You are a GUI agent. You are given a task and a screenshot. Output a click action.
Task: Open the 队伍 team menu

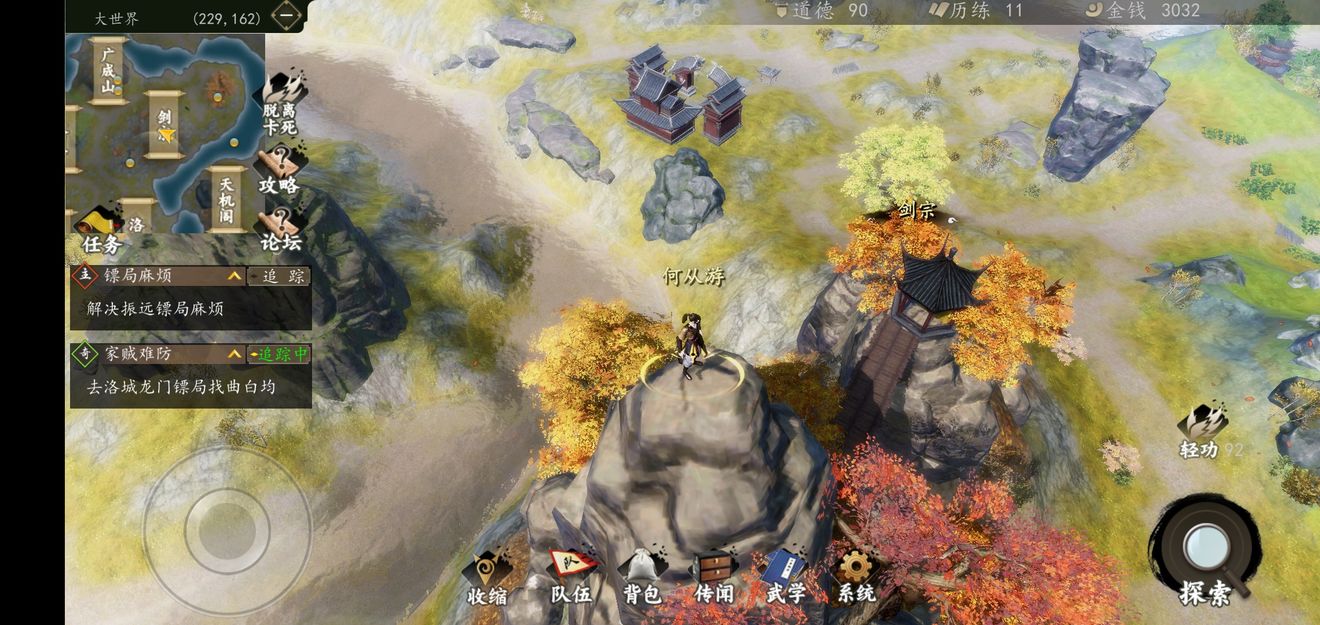[571, 578]
